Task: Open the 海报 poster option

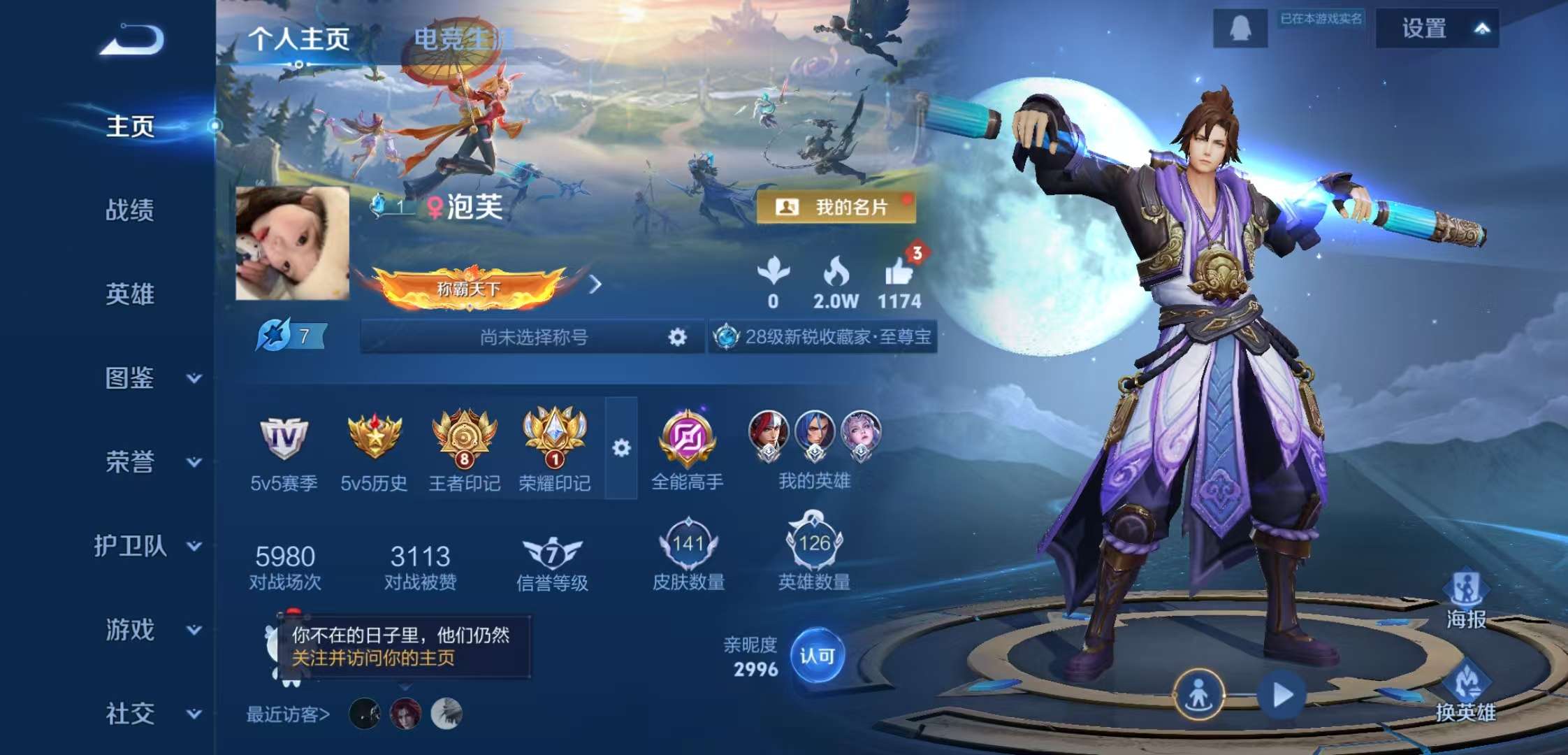Action: click(x=1466, y=600)
